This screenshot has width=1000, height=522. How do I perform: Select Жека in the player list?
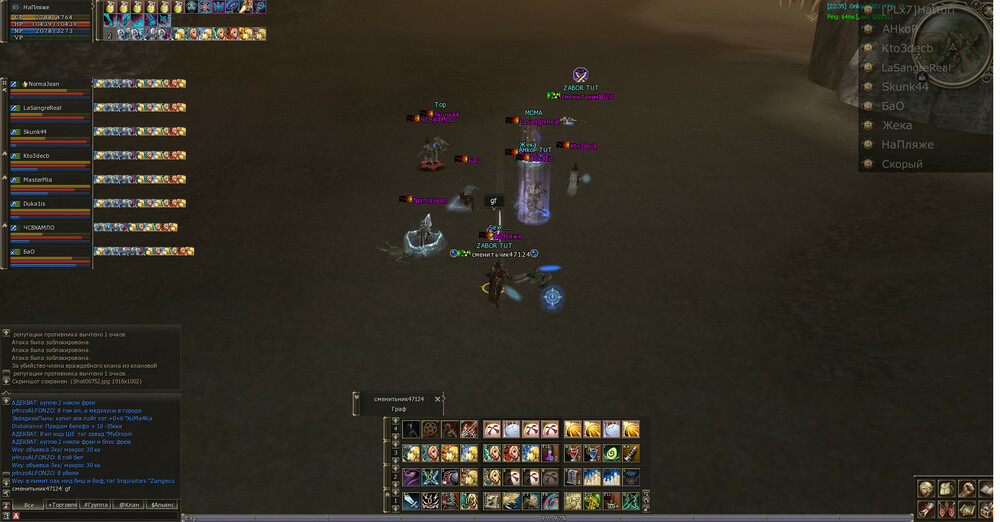[896, 125]
